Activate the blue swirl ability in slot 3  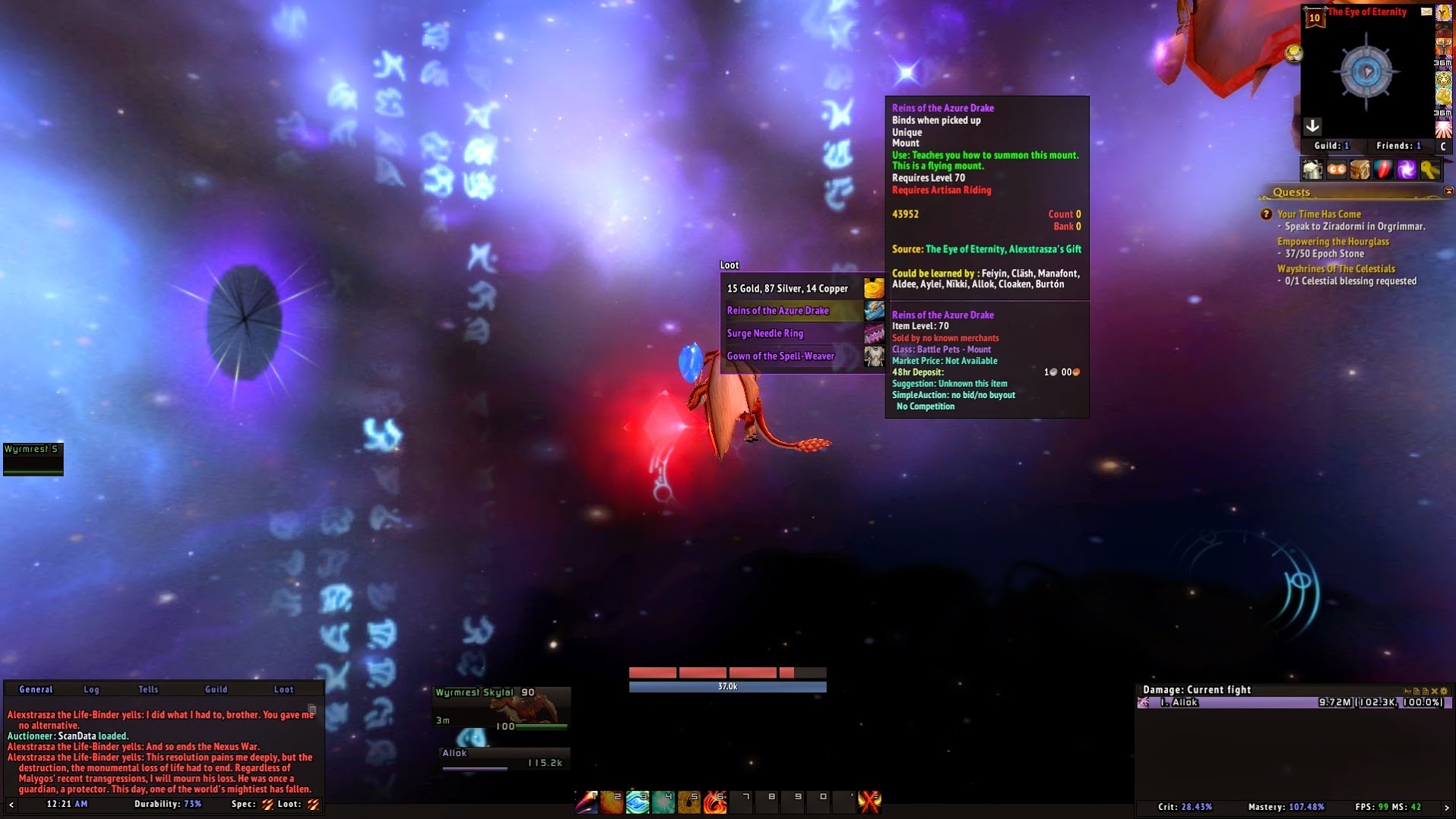click(x=638, y=802)
